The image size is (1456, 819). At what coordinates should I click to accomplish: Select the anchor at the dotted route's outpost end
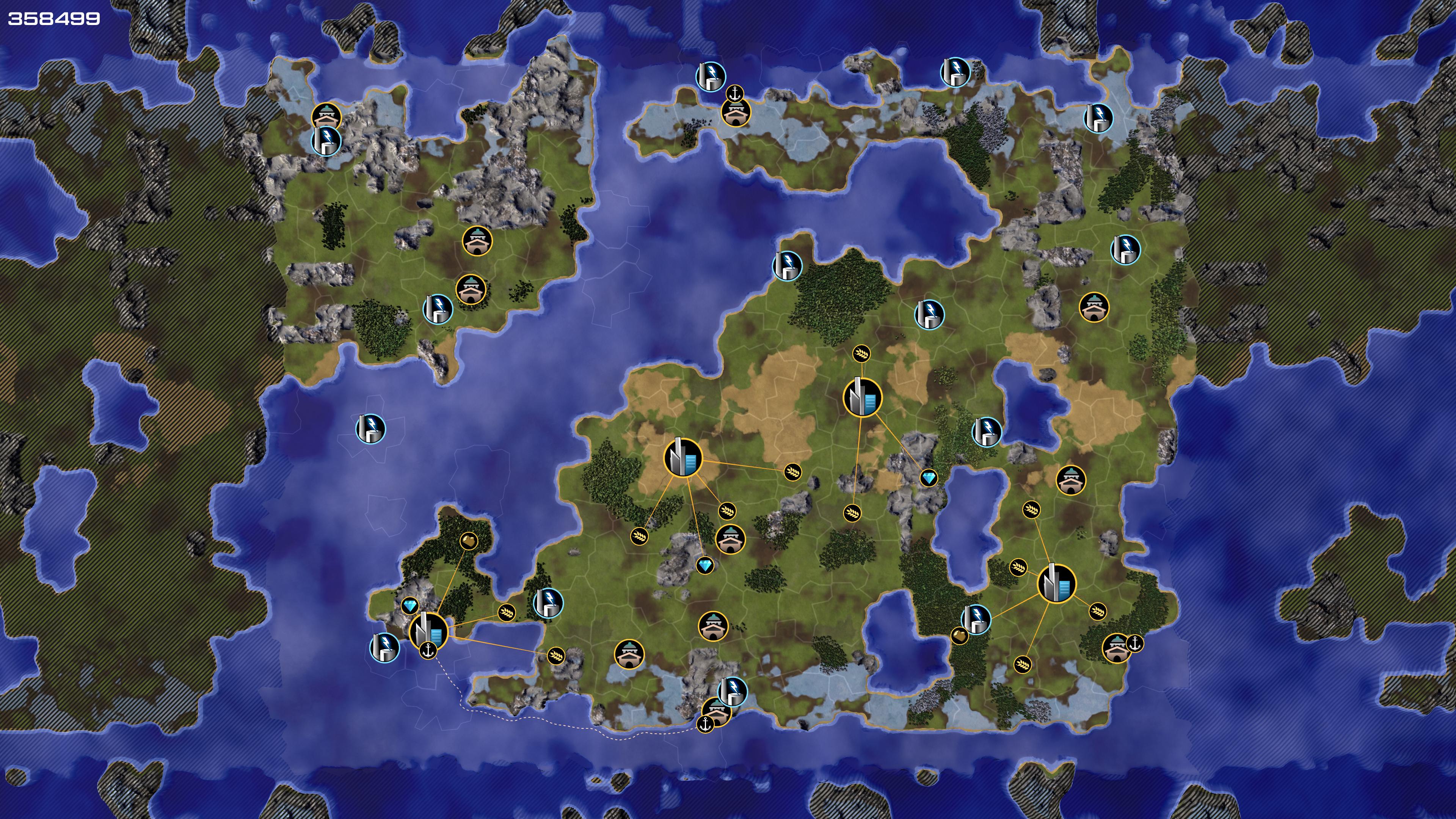(705, 724)
